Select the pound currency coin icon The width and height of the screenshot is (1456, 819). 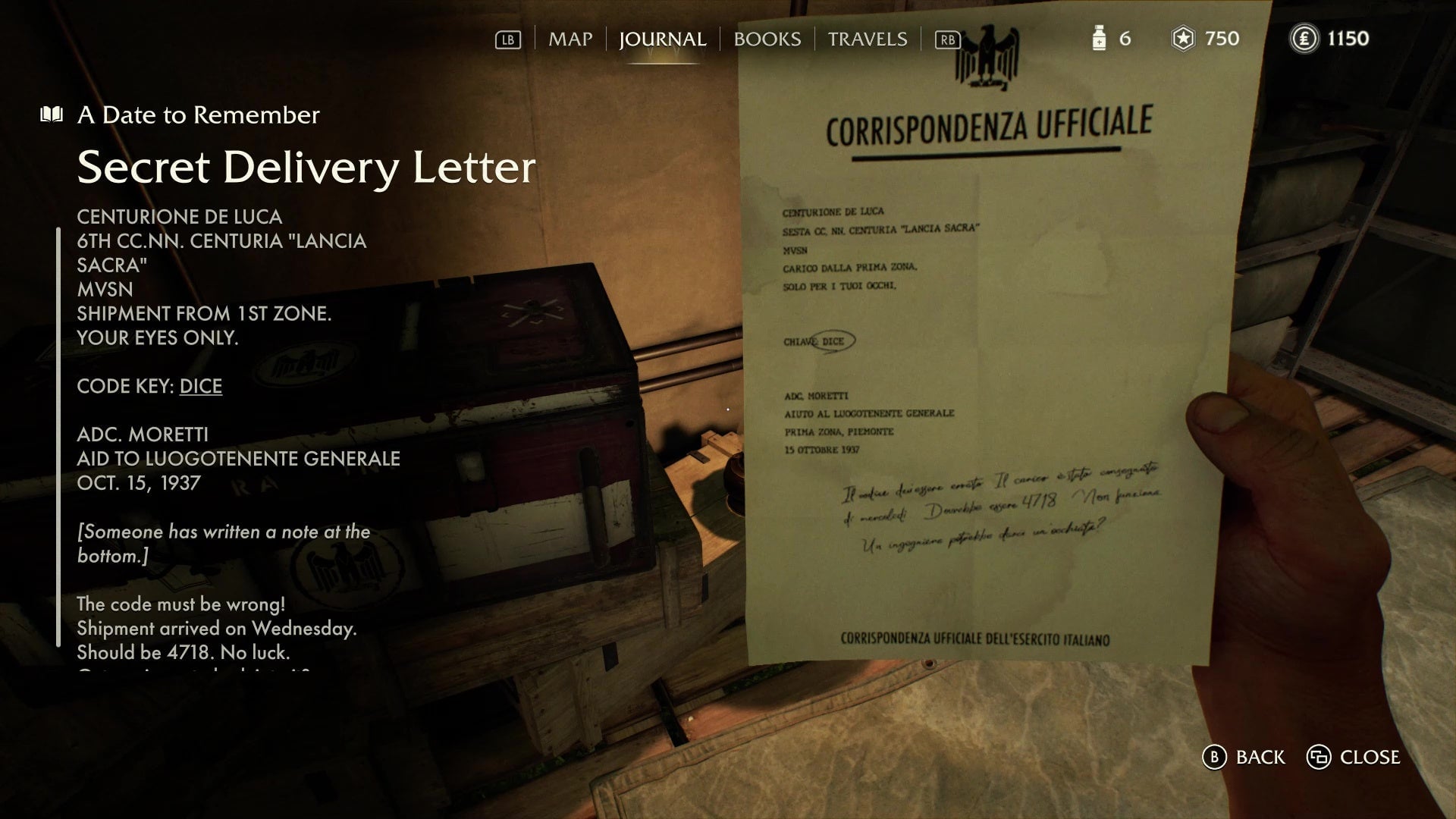click(x=1304, y=39)
